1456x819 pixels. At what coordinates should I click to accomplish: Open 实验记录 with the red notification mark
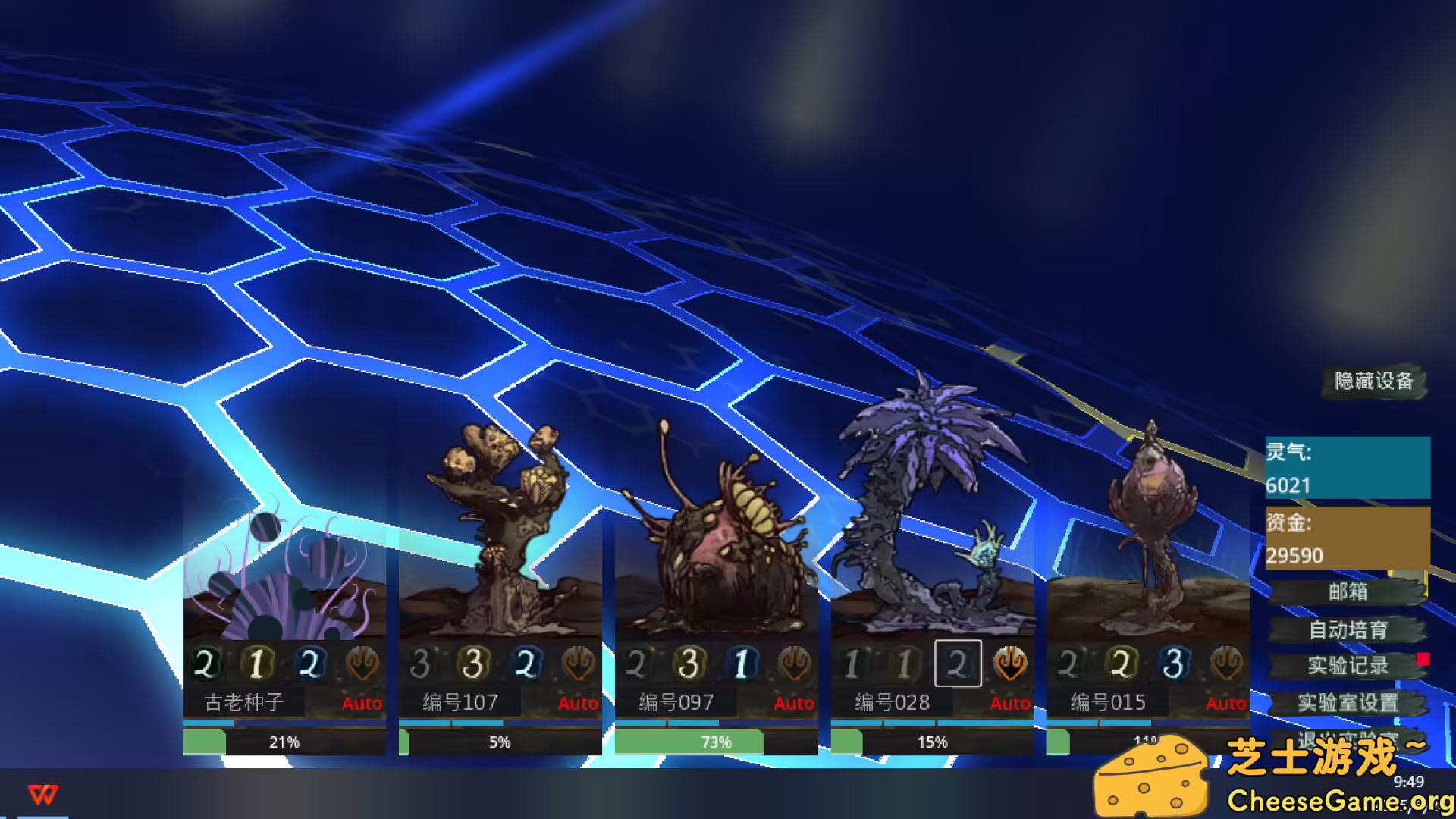pos(1348,666)
